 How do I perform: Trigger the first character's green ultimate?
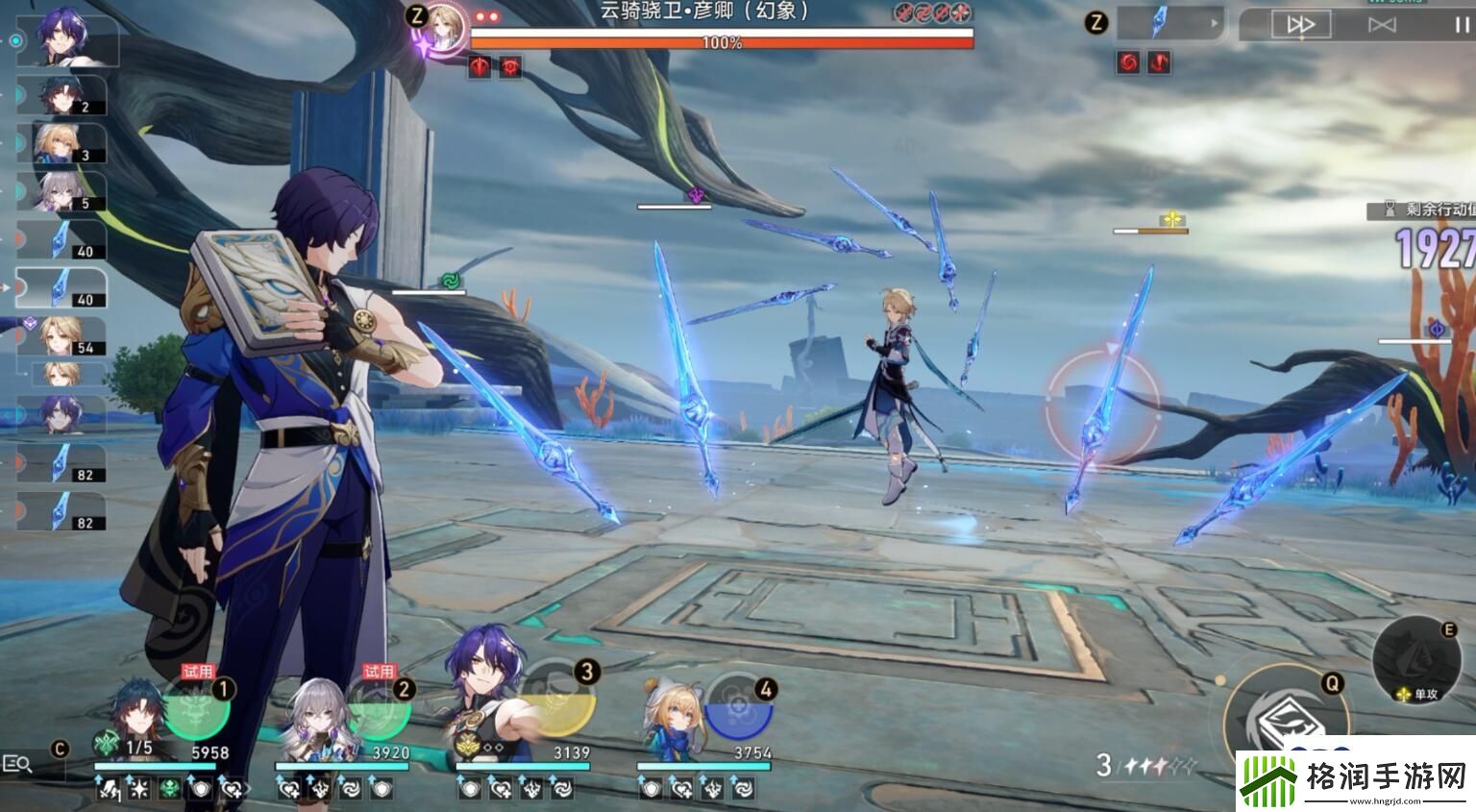196,707
